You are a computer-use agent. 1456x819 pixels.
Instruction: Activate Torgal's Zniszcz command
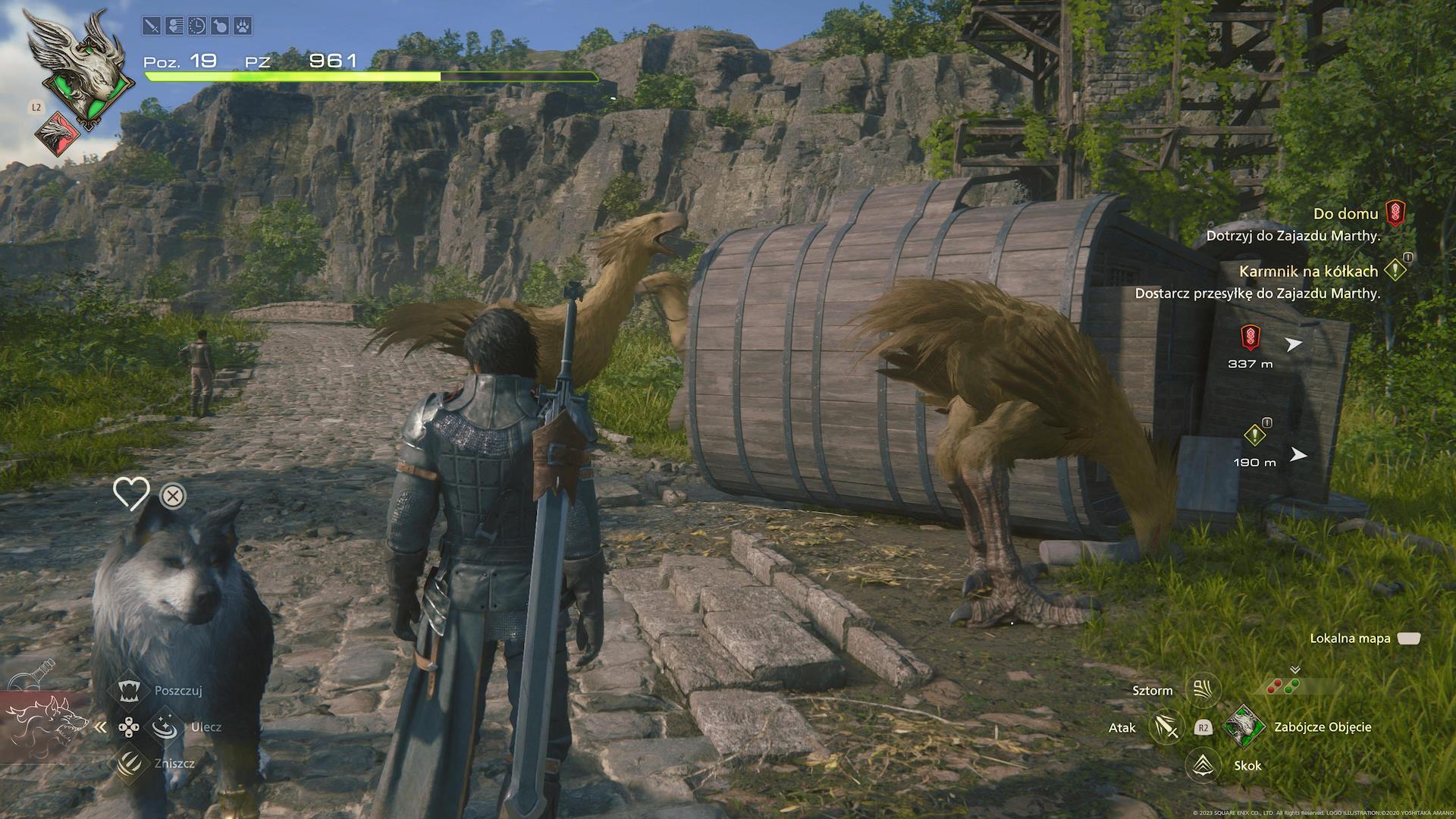tap(130, 763)
